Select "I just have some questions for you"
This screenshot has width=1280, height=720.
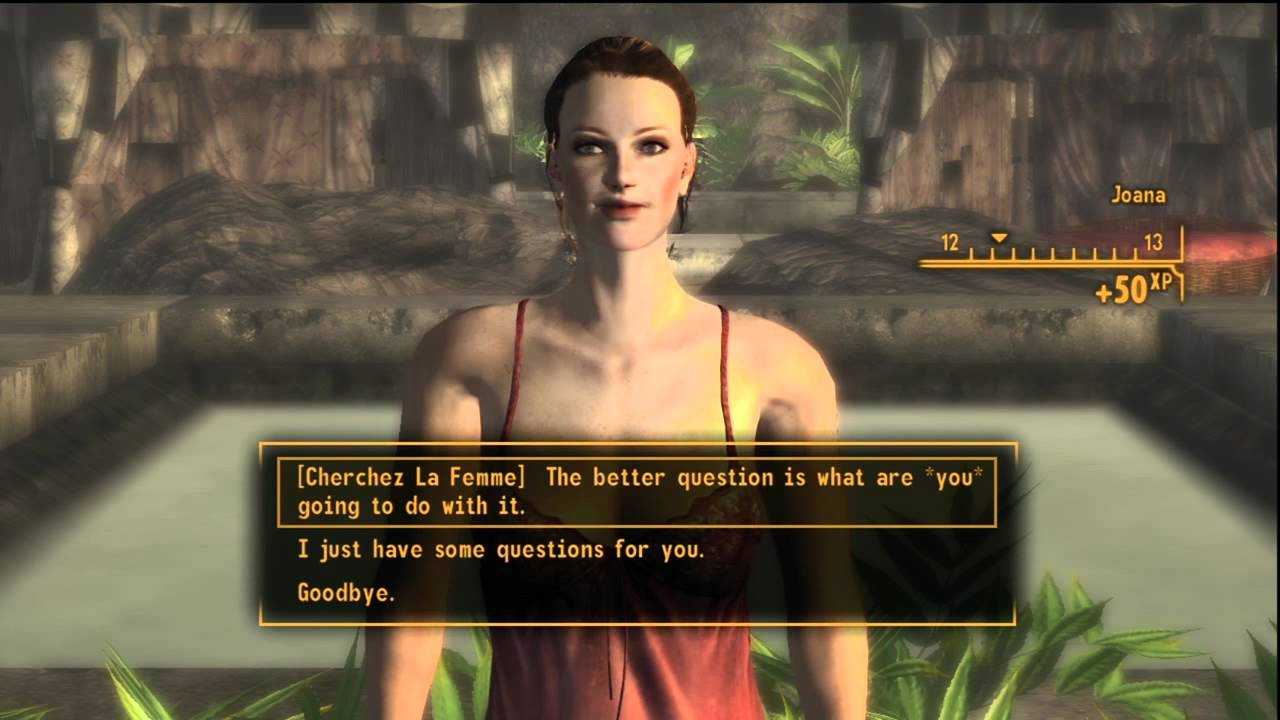click(x=503, y=549)
